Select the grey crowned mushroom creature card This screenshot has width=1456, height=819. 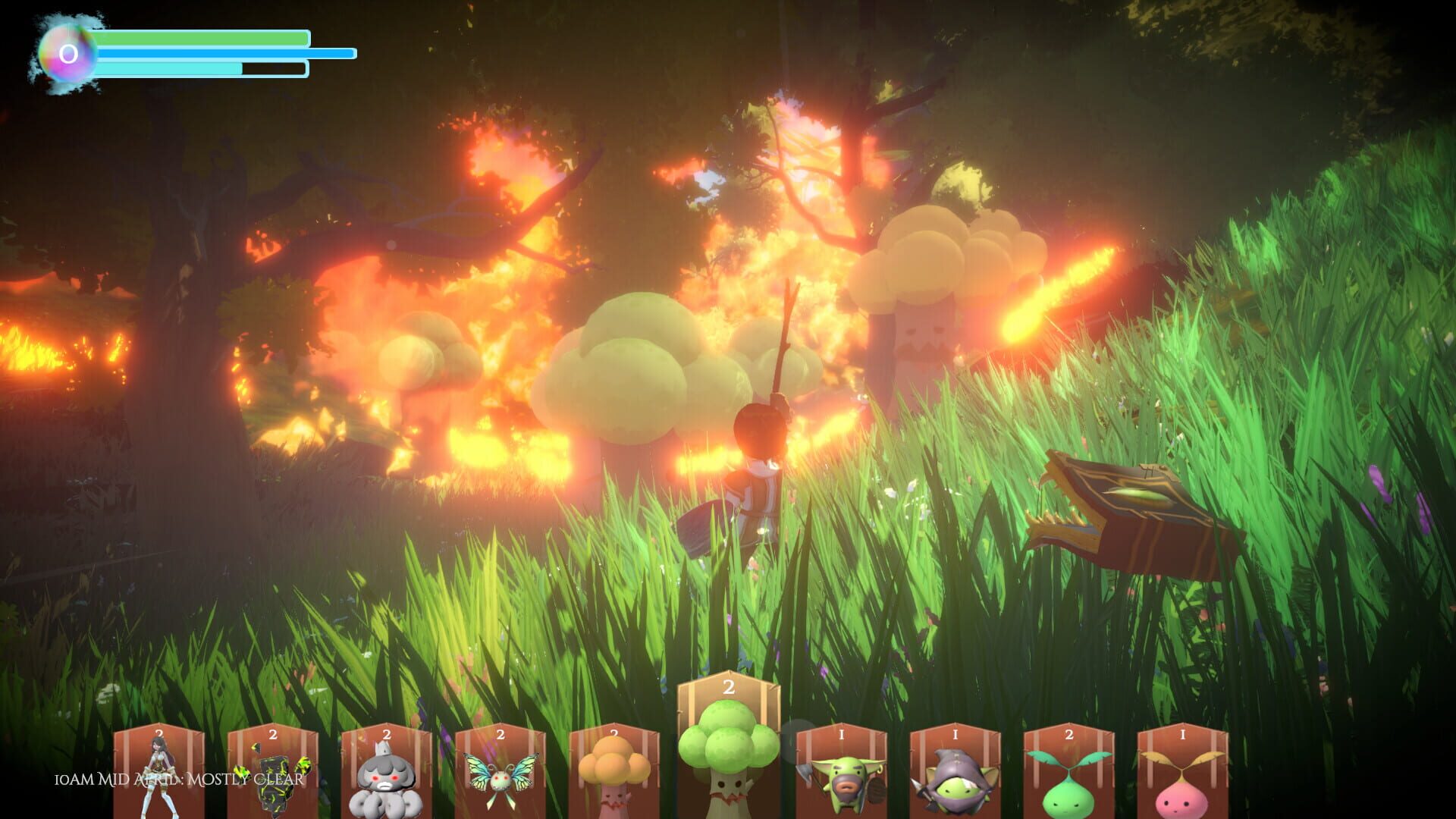click(387, 773)
